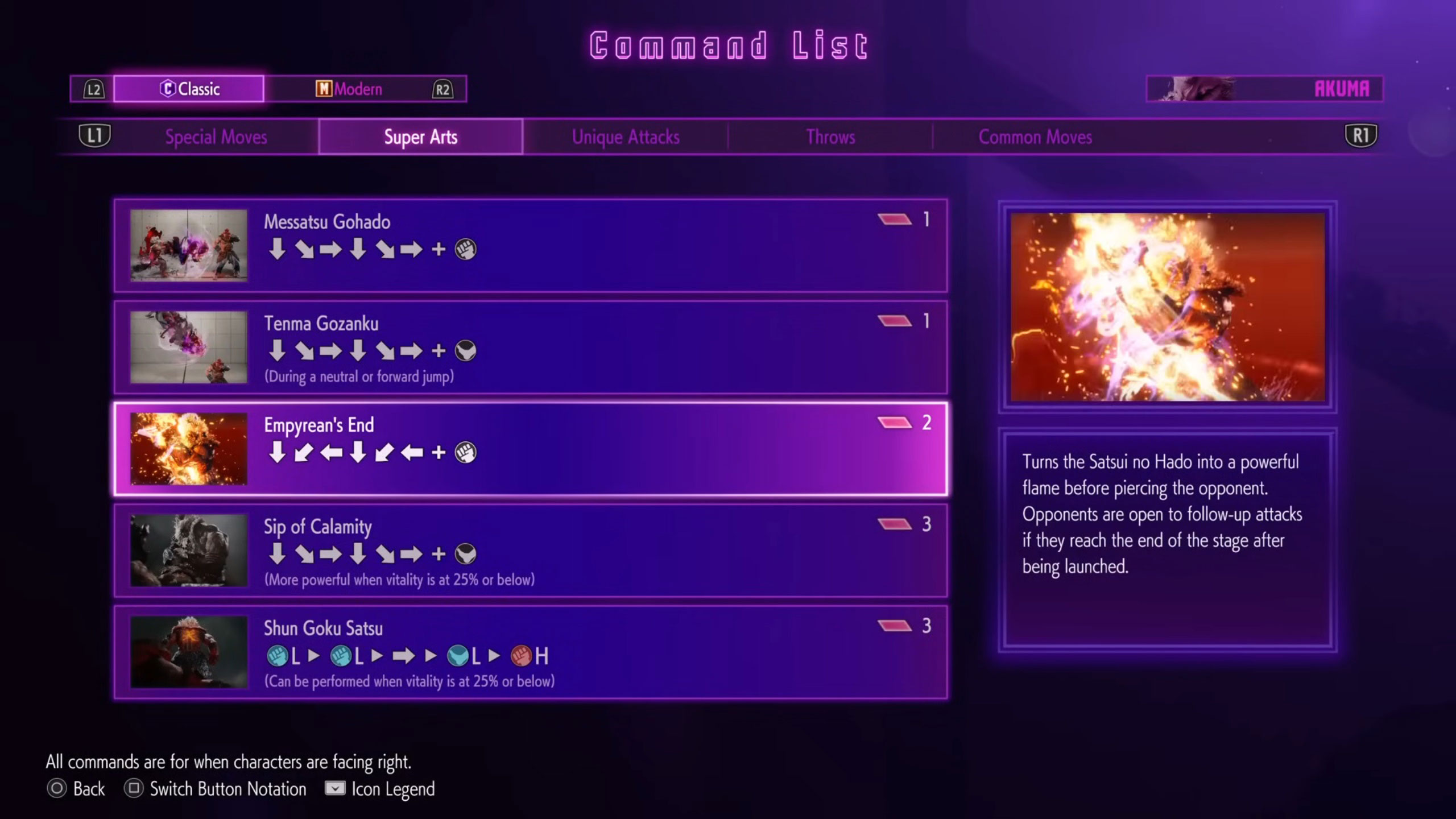Image resolution: width=1456 pixels, height=819 pixels.
Task: Click the first down arrow in Empyrean's End input
Action: 277,452
